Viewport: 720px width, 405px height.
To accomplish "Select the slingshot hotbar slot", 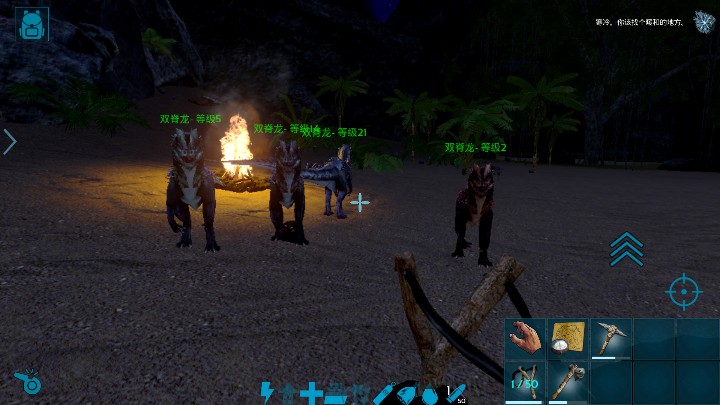I will coord(525,382).
